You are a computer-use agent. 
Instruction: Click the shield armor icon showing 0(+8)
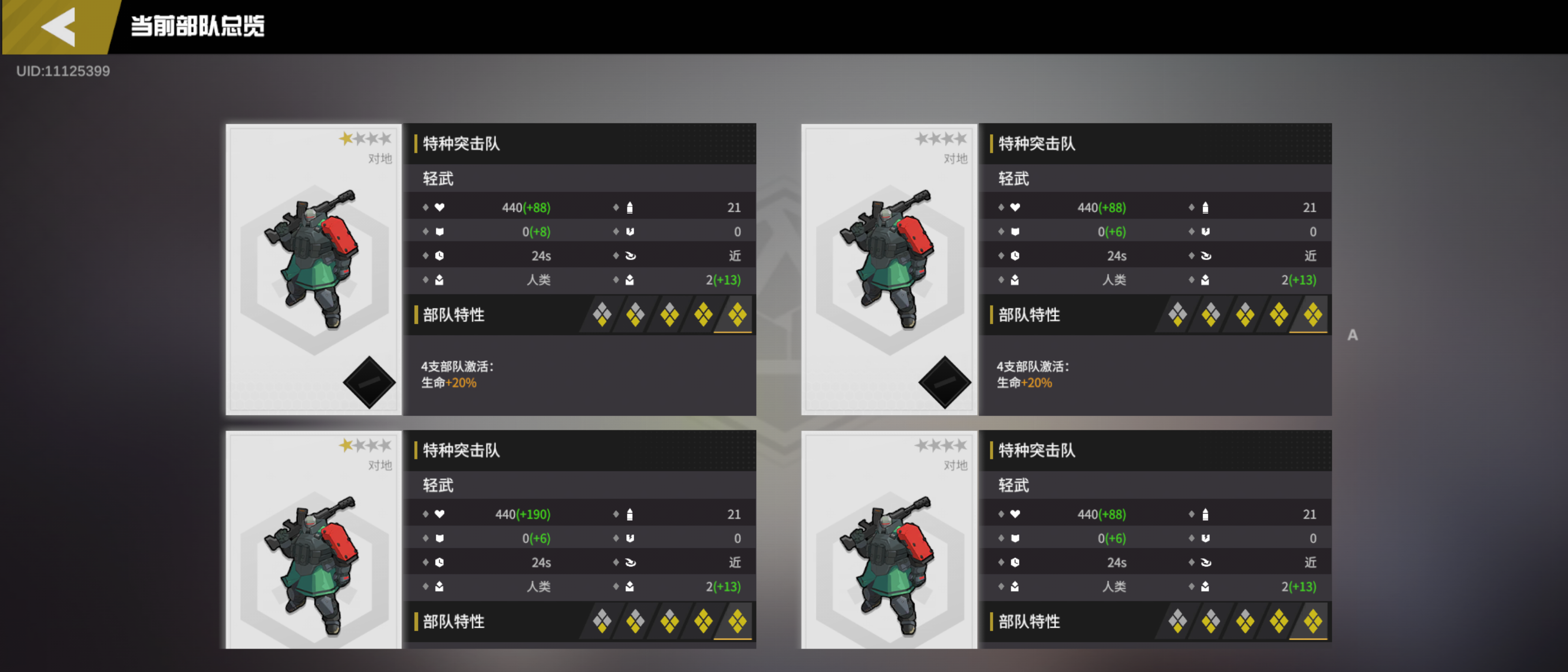click(x=440, y=231)
